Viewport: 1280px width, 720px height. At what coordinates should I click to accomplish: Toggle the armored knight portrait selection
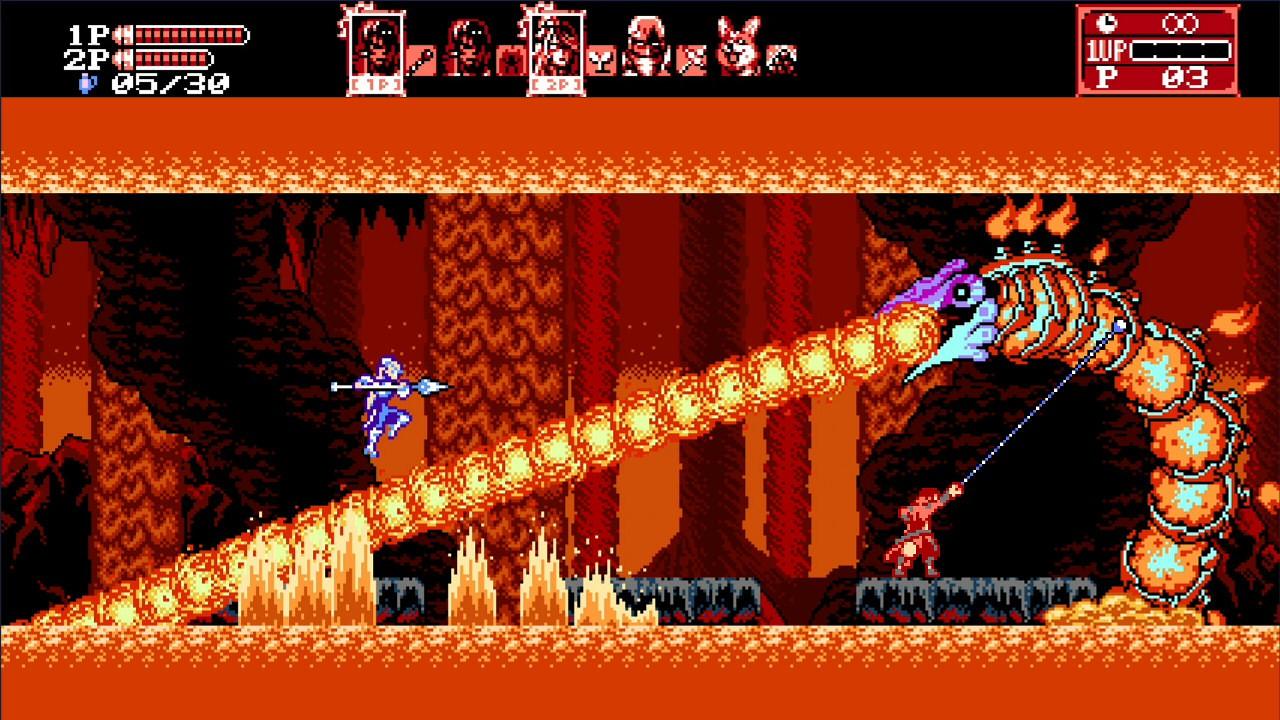click(x=645, y=45)
